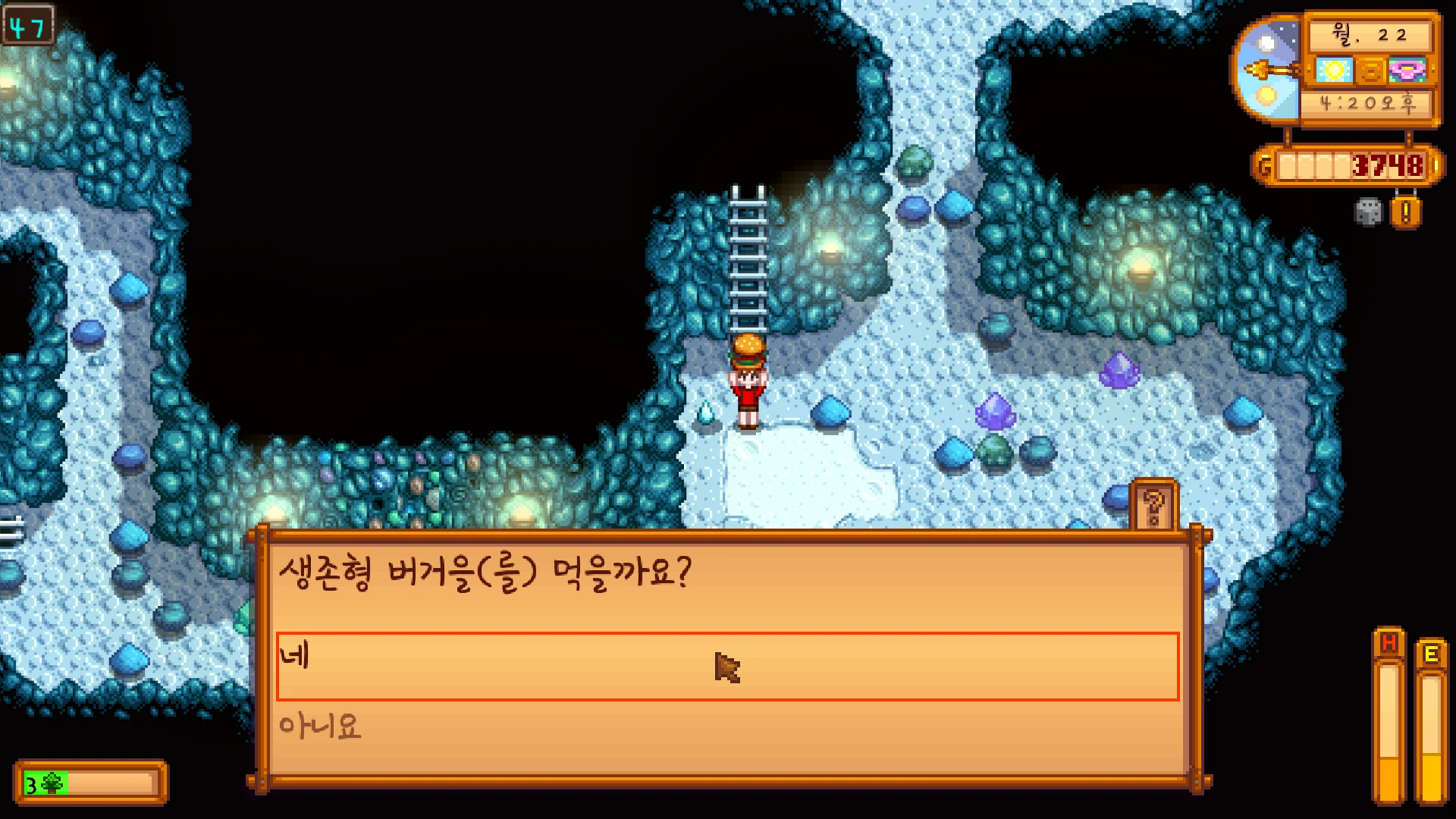Open the journal exclamation mark icon

[x=1405, y=212]
